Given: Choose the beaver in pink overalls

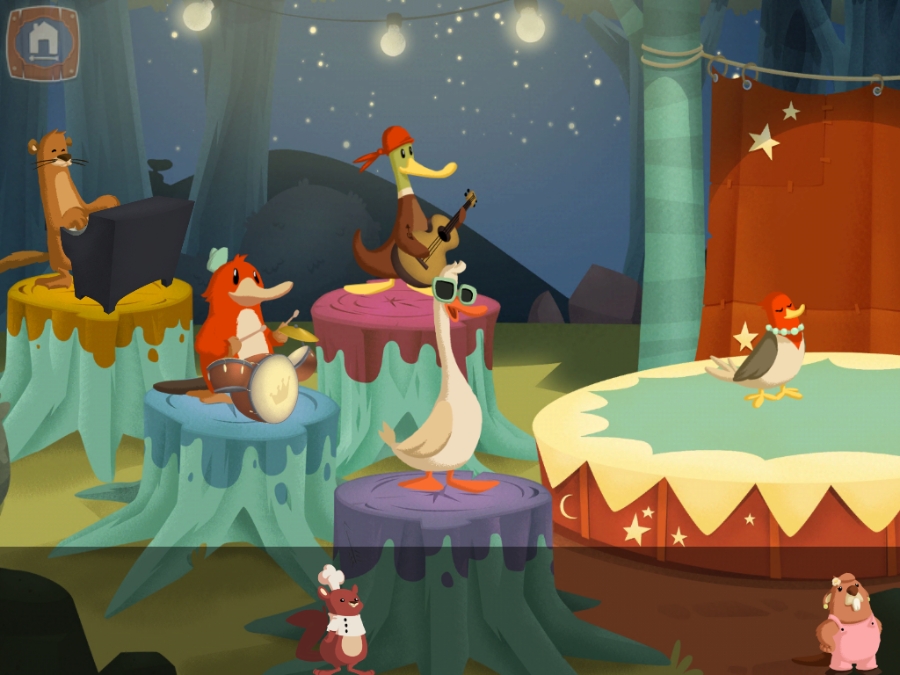Looking at the screenshot, I should tap(848, 624).
